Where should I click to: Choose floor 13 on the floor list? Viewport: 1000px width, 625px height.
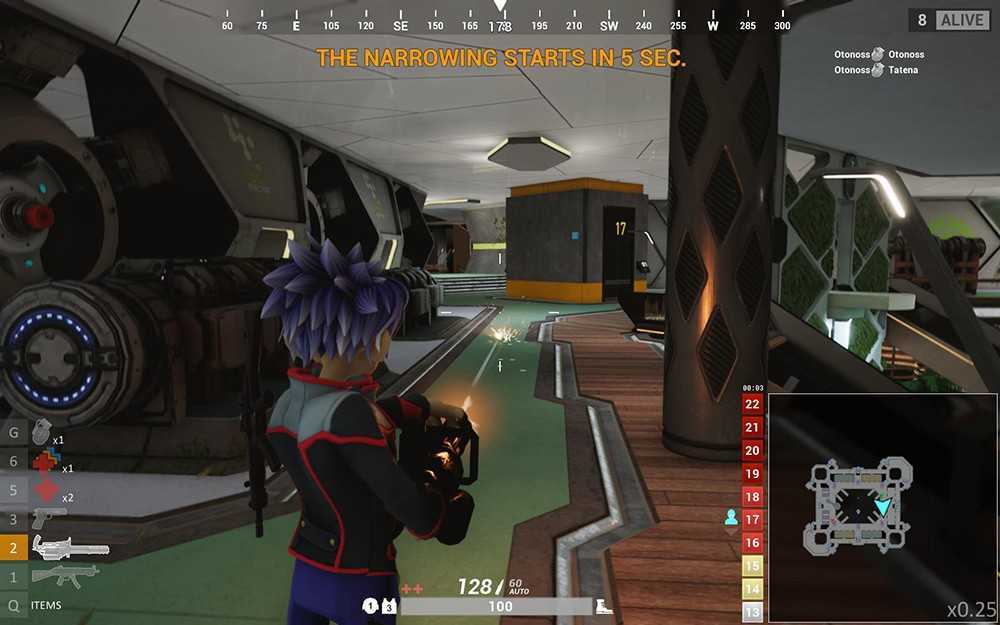click(752, 612)
